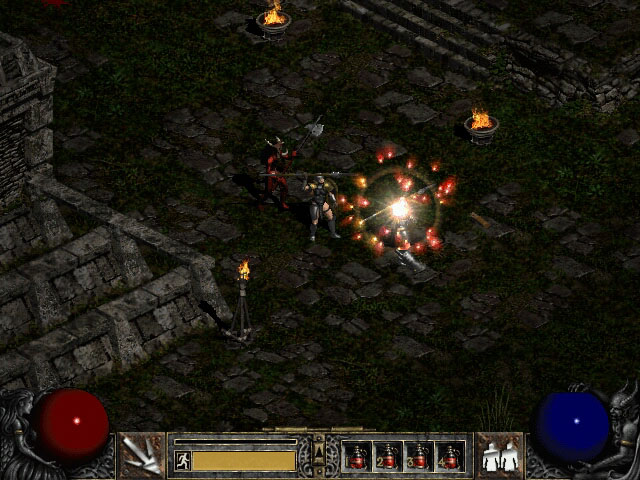Click the red potion in belt slot 4
The image size is (640, 480).
[449, 457]
